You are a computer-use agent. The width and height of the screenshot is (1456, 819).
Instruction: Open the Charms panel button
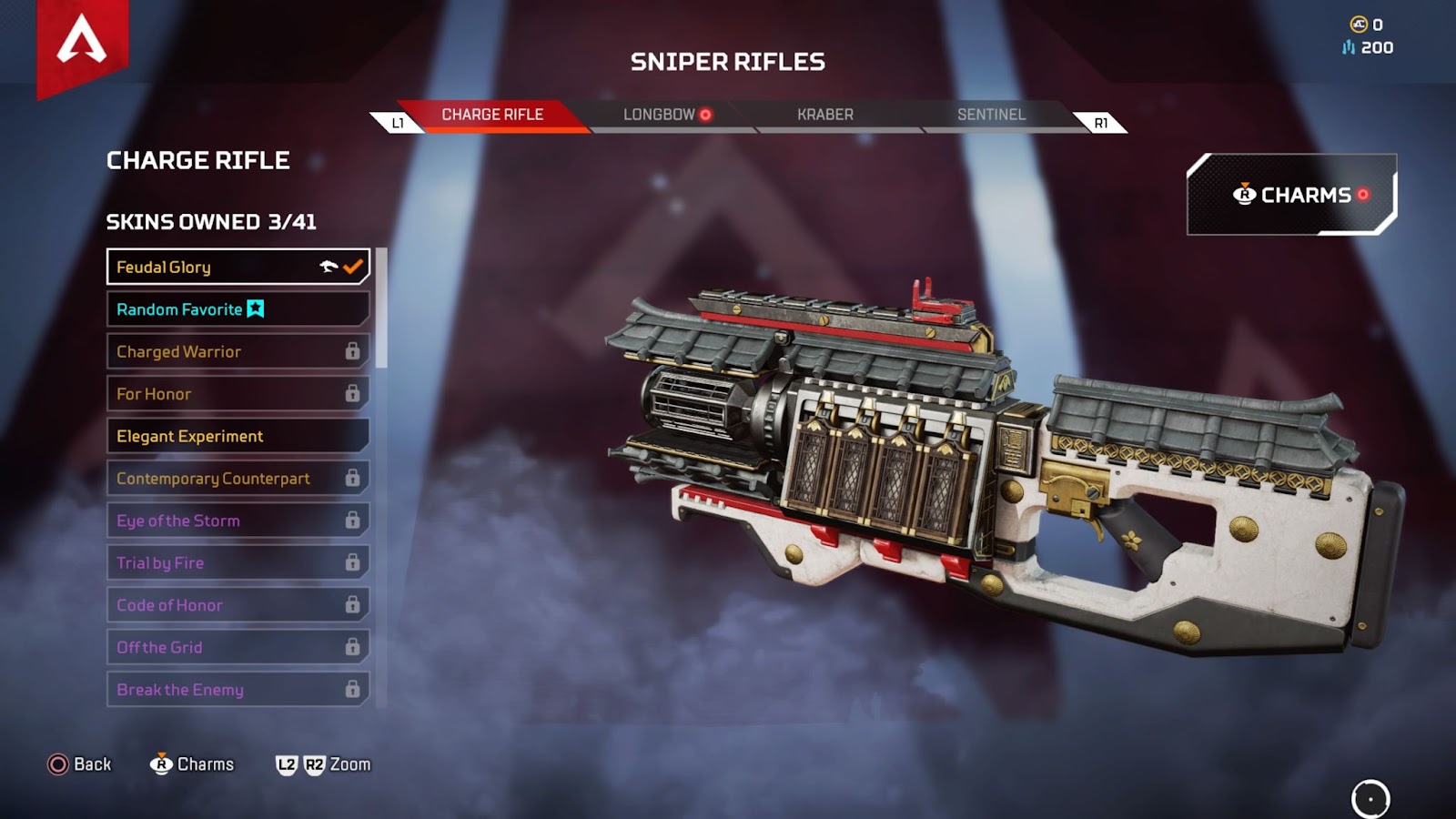tap(1291, 195)
